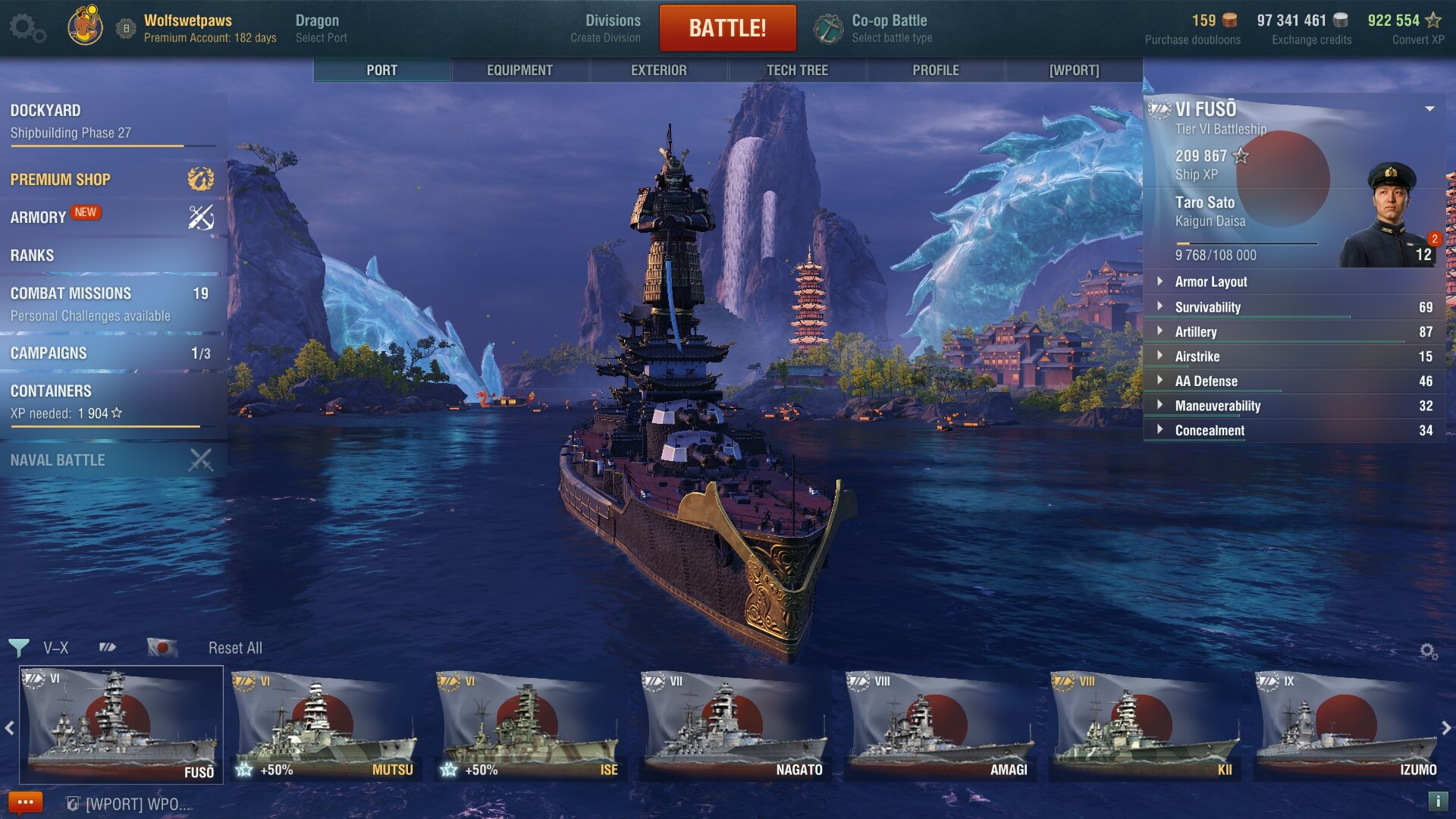Image resolution: width=1456 pixels, height=819 pixels.
Task: Open the Campaigns menu
Action: click(112, 353)
